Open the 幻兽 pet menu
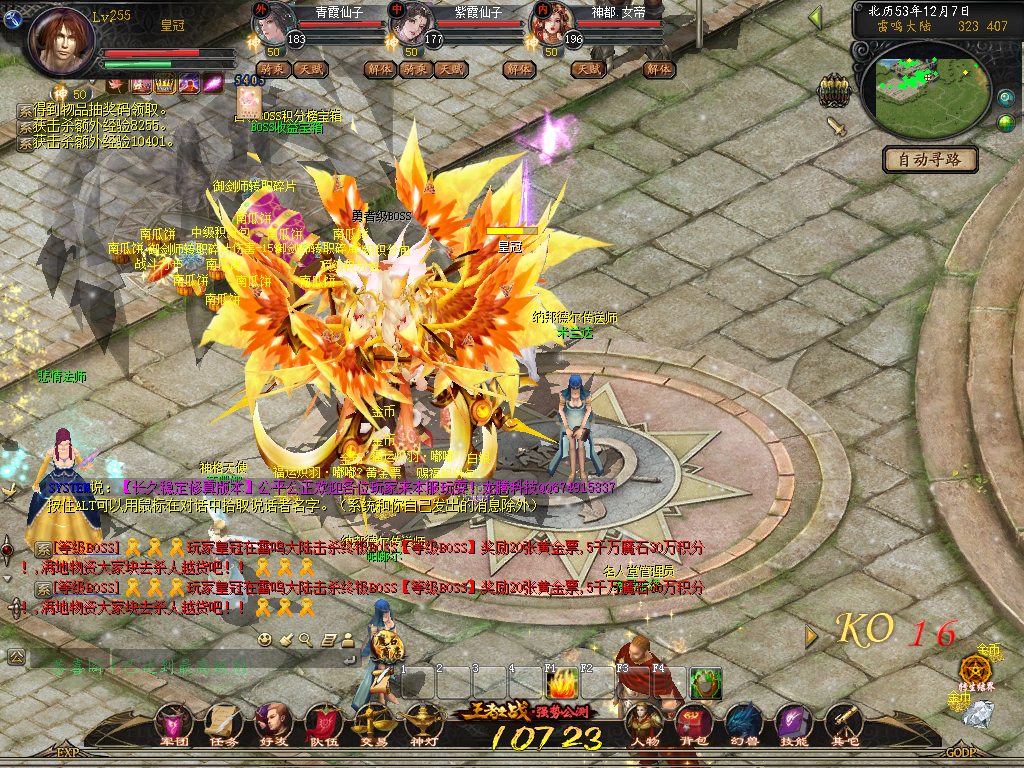 pyautogui.click(x=744, y=722)
